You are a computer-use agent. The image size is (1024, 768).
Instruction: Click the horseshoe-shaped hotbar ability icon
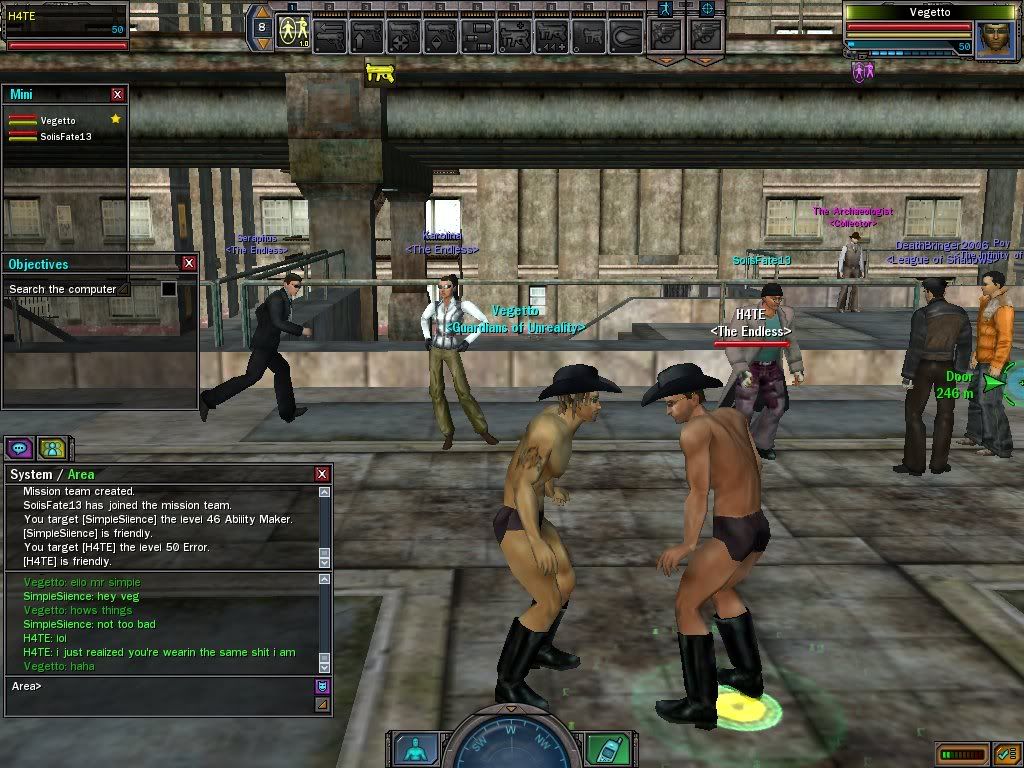pos(627,36)
